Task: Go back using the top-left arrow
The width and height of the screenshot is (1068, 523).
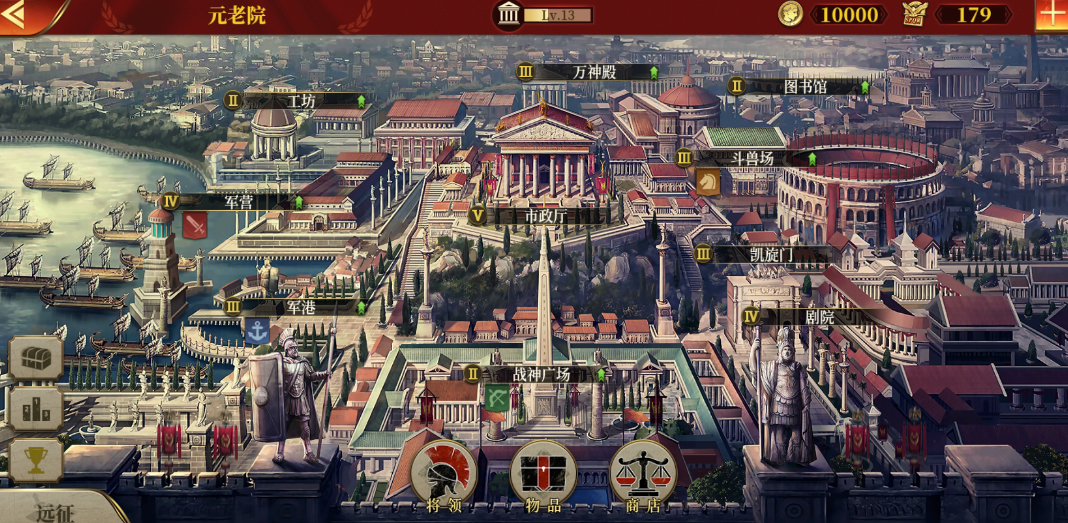Action: click(16, 14)
